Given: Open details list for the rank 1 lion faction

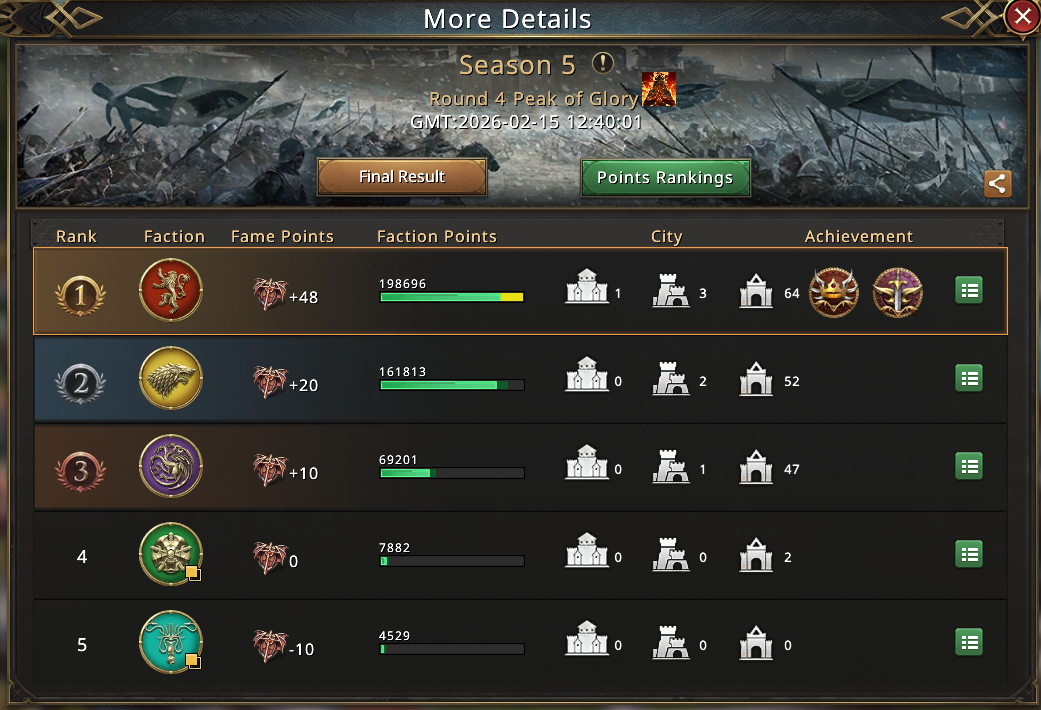Looking at the screenshot, I should (968, 290).
